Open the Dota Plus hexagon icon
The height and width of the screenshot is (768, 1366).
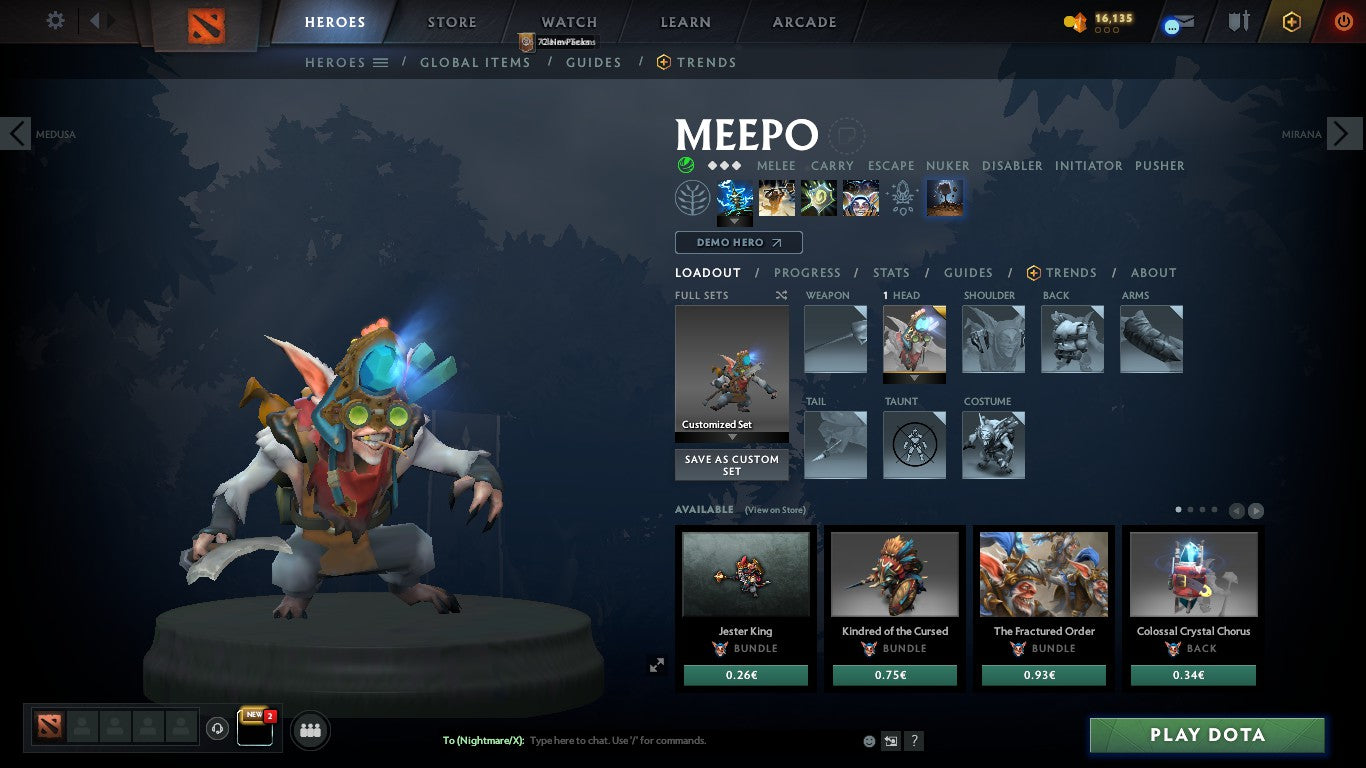pyautogui.click(x=1290, y=20)
